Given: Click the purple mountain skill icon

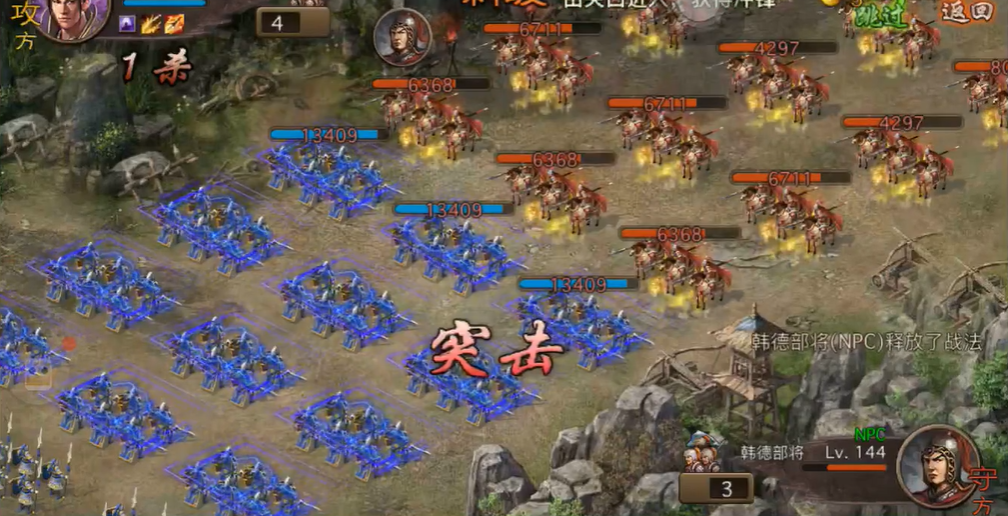Looking at the screenshot, I should coord(127,23).
